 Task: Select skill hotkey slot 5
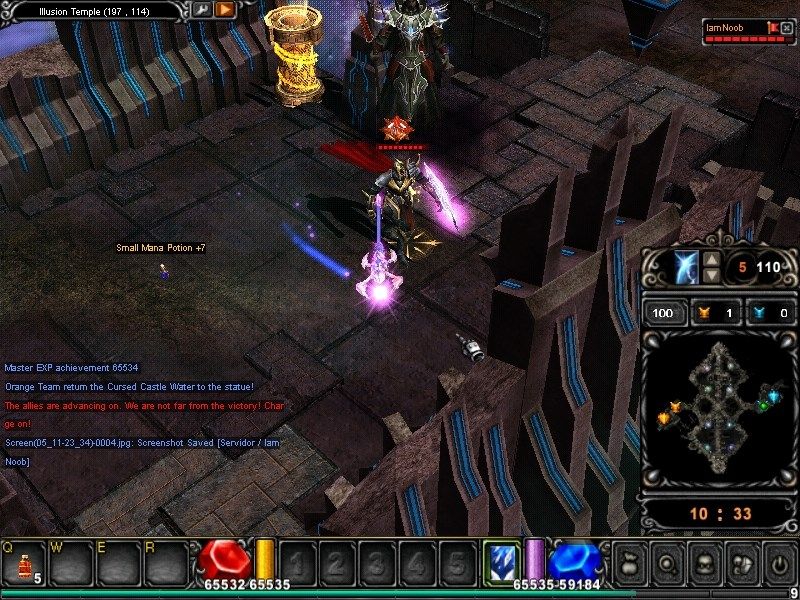456,562
